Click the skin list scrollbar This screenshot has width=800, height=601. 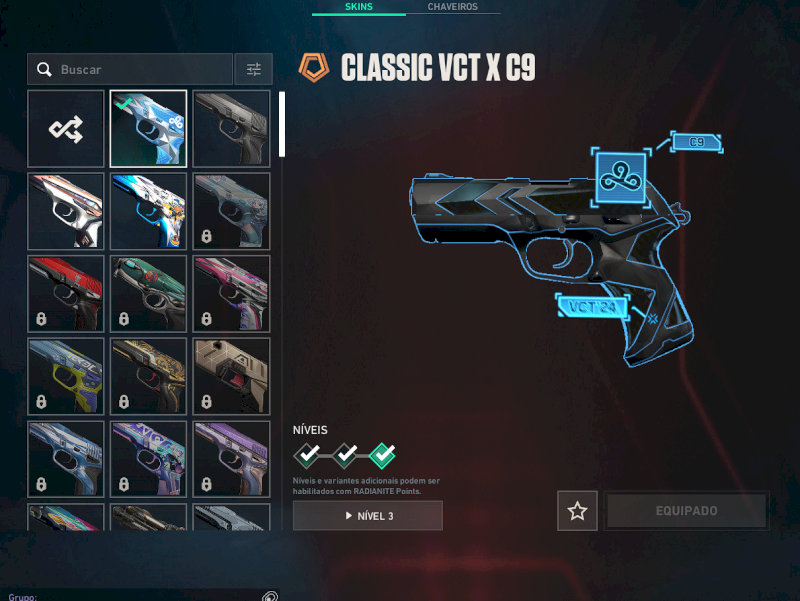coord(282,125)
